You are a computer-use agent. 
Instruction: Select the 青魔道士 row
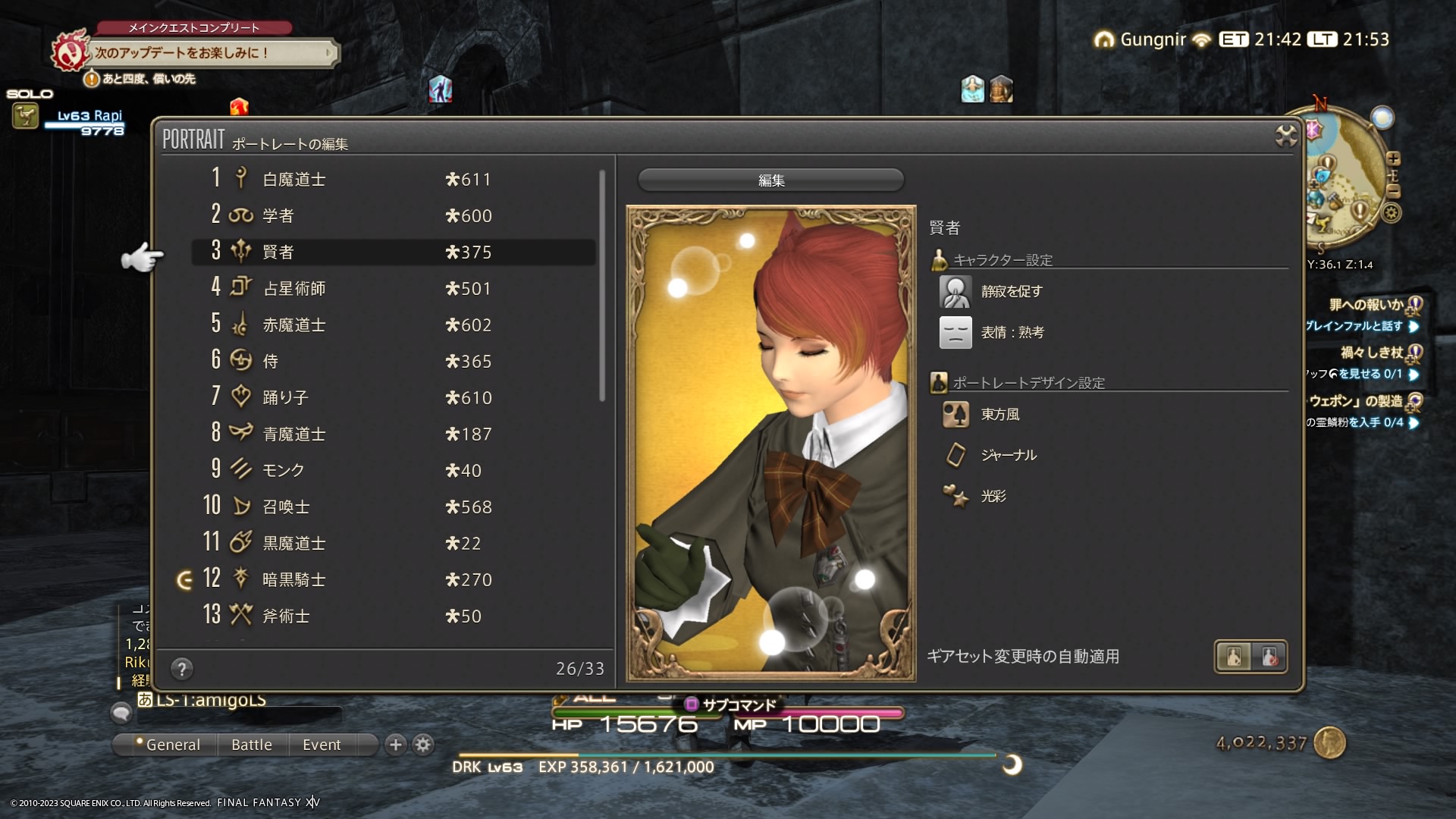click(379, 435)
